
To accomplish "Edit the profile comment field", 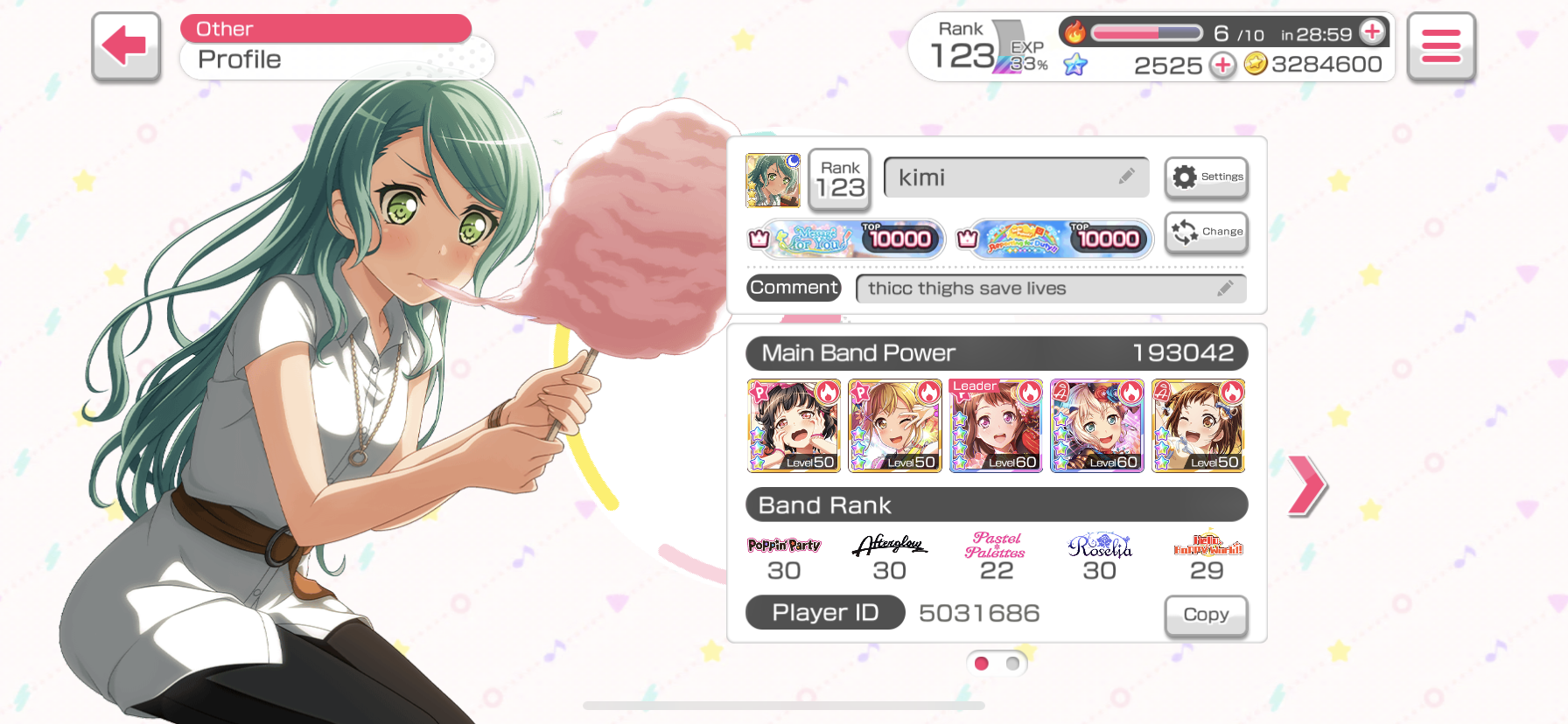I will coord(1050,289).
